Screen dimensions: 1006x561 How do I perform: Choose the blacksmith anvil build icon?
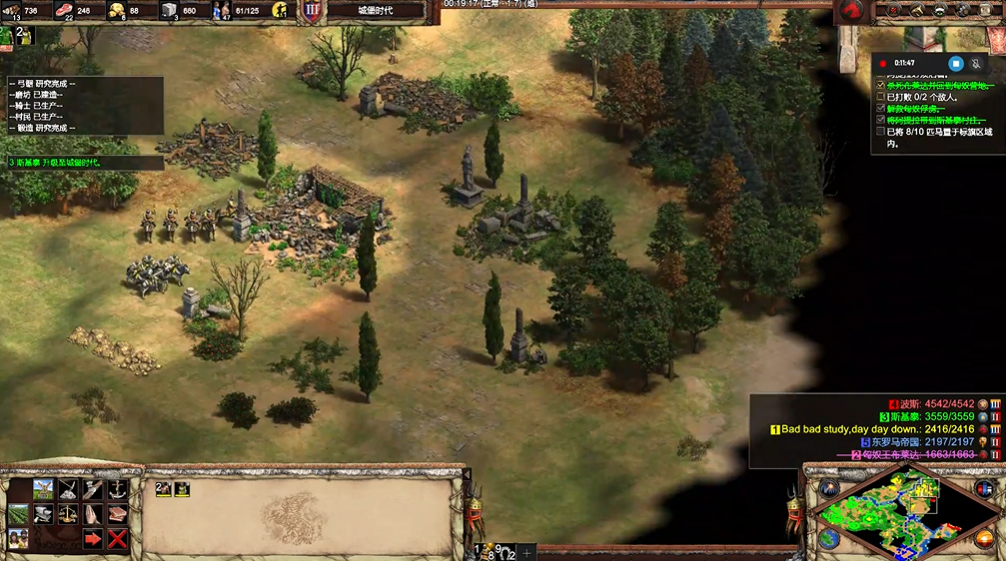[x=44, y=514]
